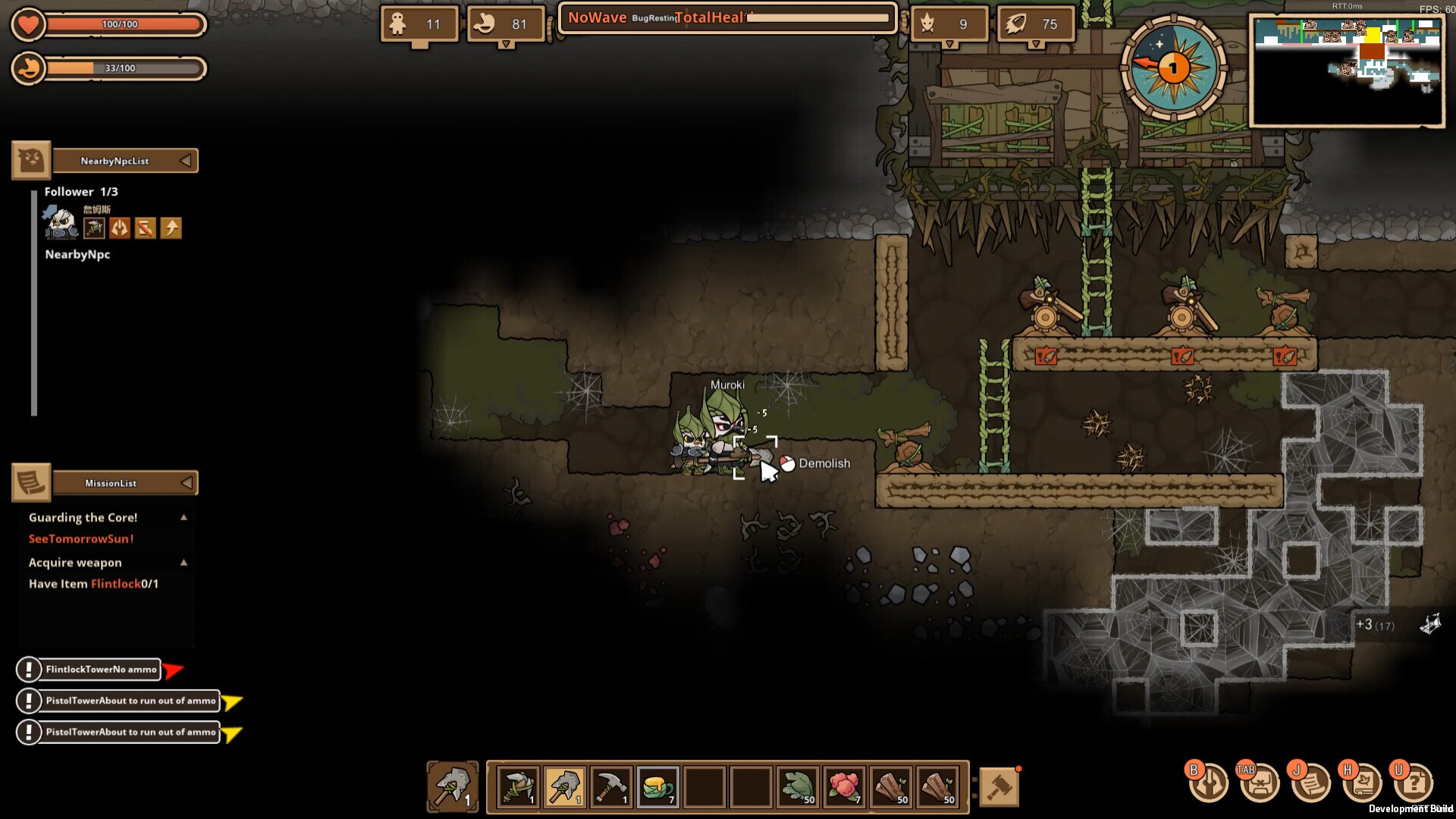Open the build menu hammer button
This screenshot has height=819, width=1456.
point(999,787)
